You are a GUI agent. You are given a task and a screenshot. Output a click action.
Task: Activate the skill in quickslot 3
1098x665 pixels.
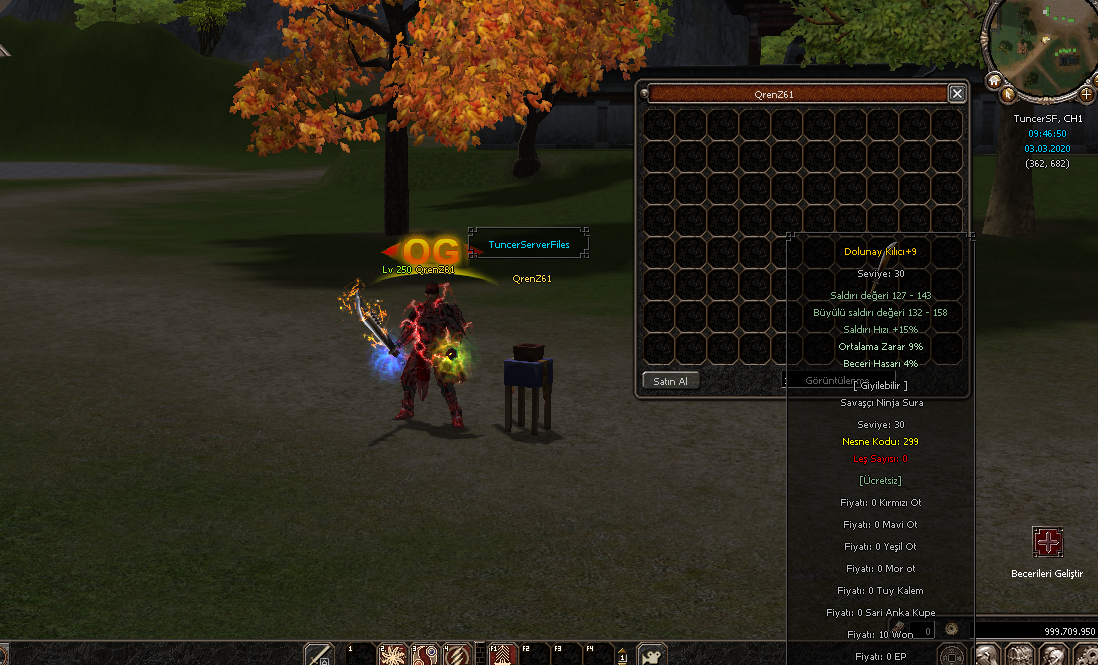(425, 654)
